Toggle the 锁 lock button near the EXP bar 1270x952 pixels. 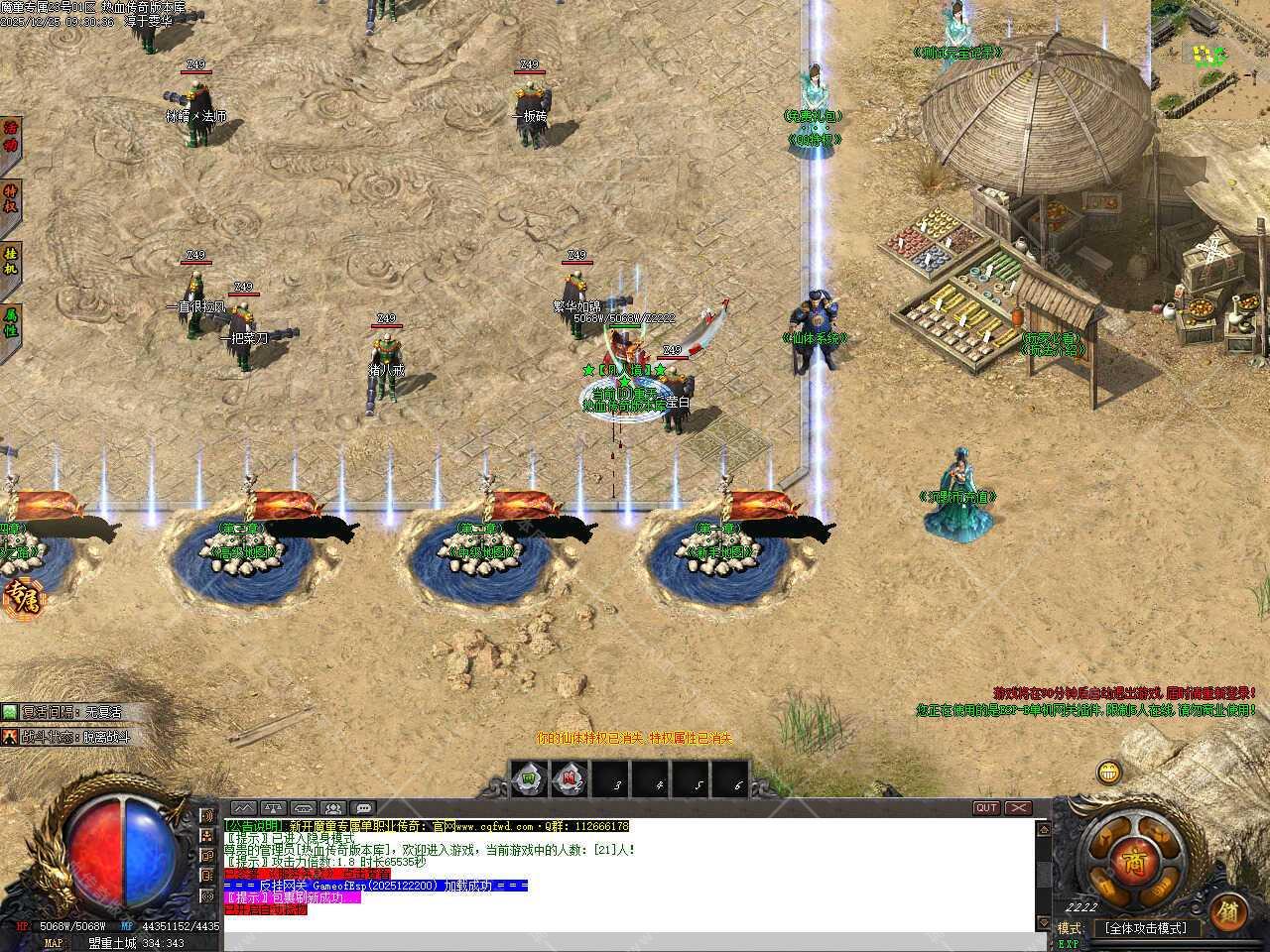tap(1228, 912)
